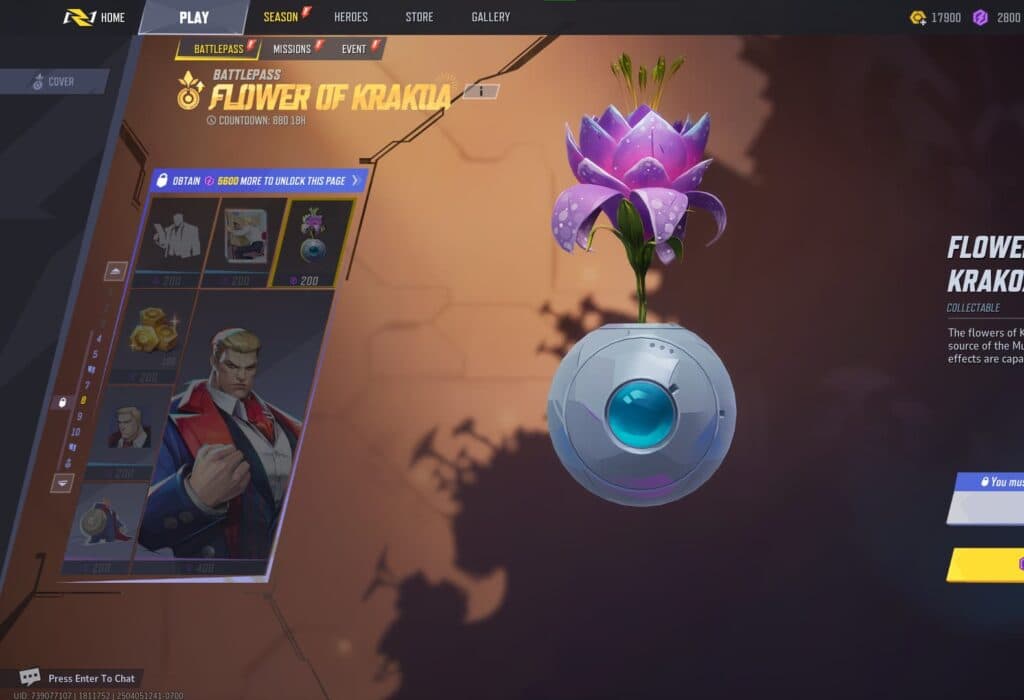
Task: Visit the Store
Action: click(x=419, y=17)
